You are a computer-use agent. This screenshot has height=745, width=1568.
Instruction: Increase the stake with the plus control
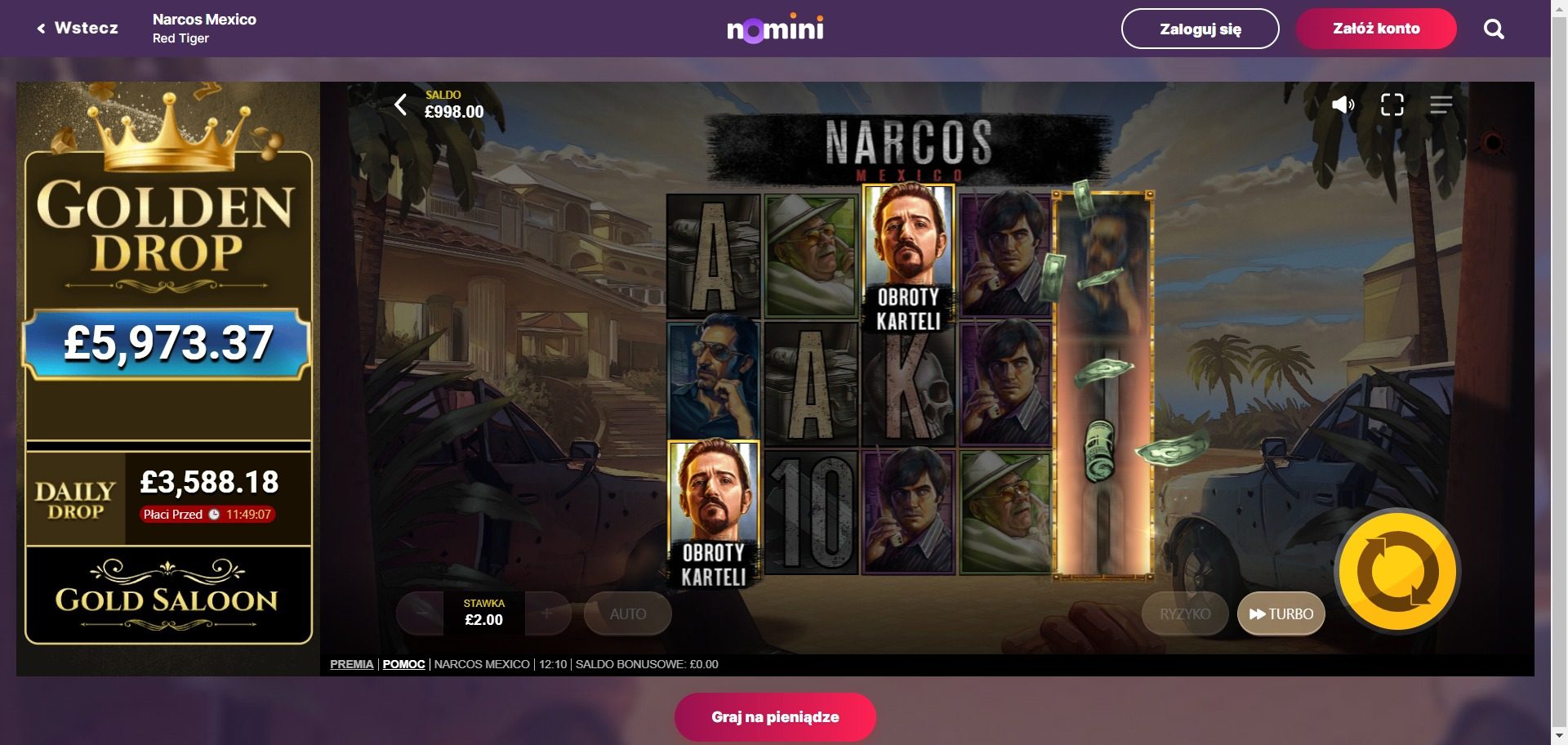[x=546, y=613]
